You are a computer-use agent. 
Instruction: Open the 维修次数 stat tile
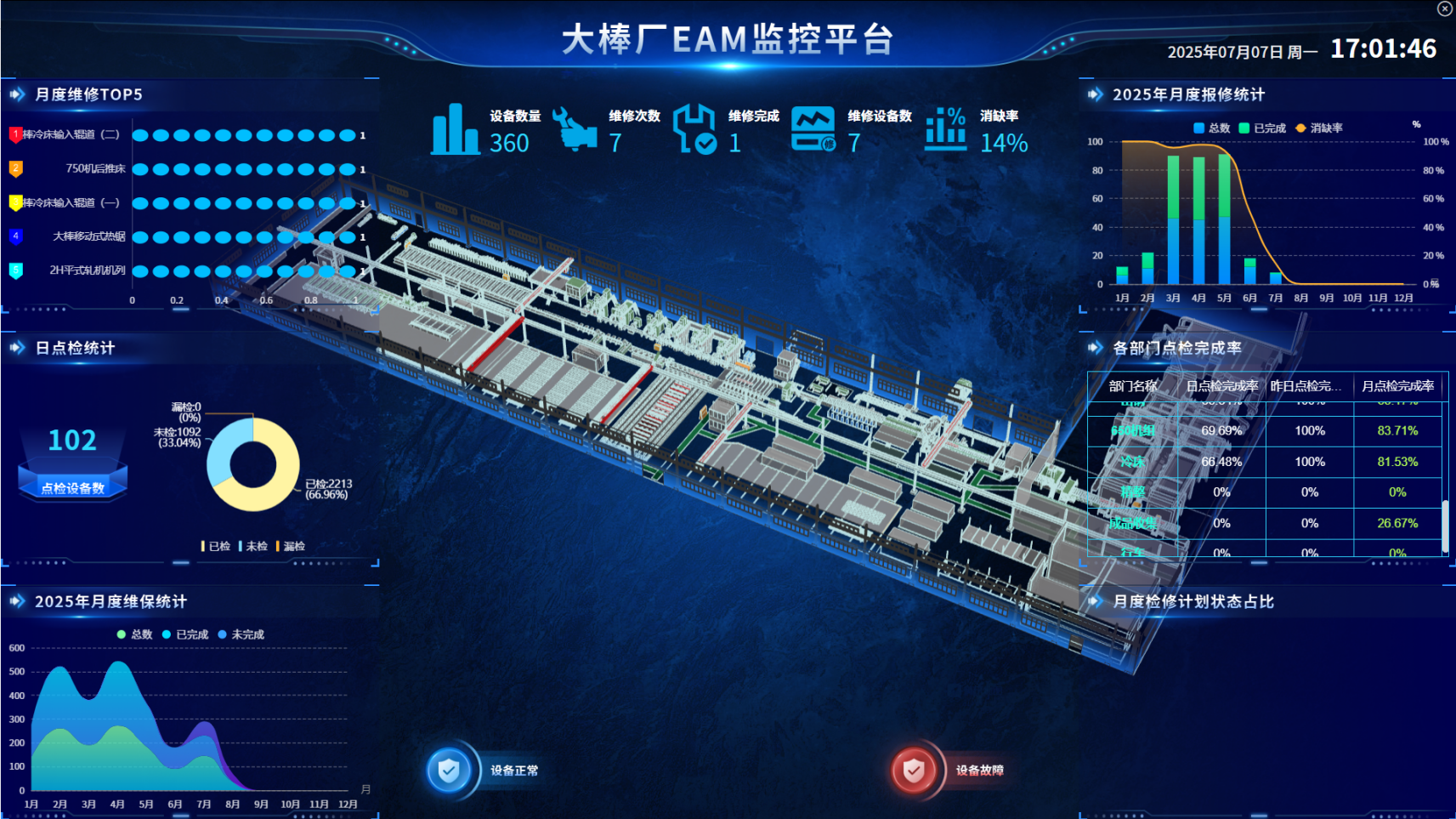605,130
